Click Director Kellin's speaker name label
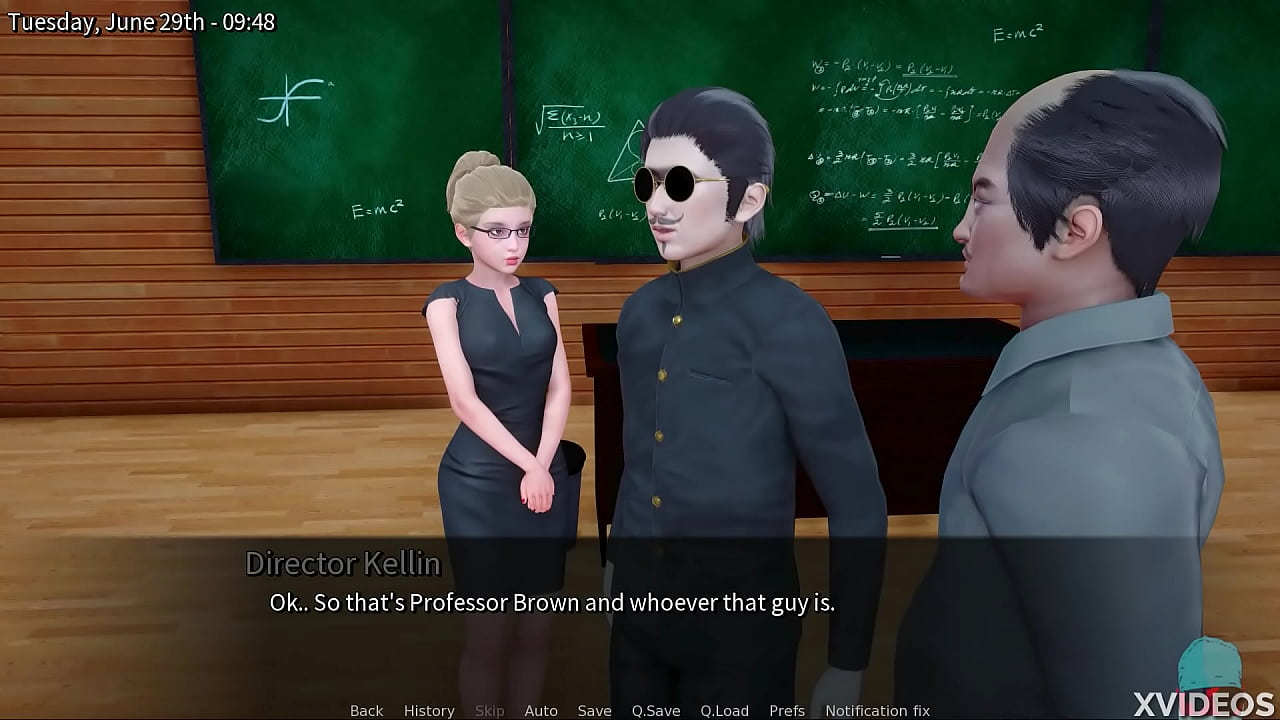The image size is (1280, 720). point(341,563)
